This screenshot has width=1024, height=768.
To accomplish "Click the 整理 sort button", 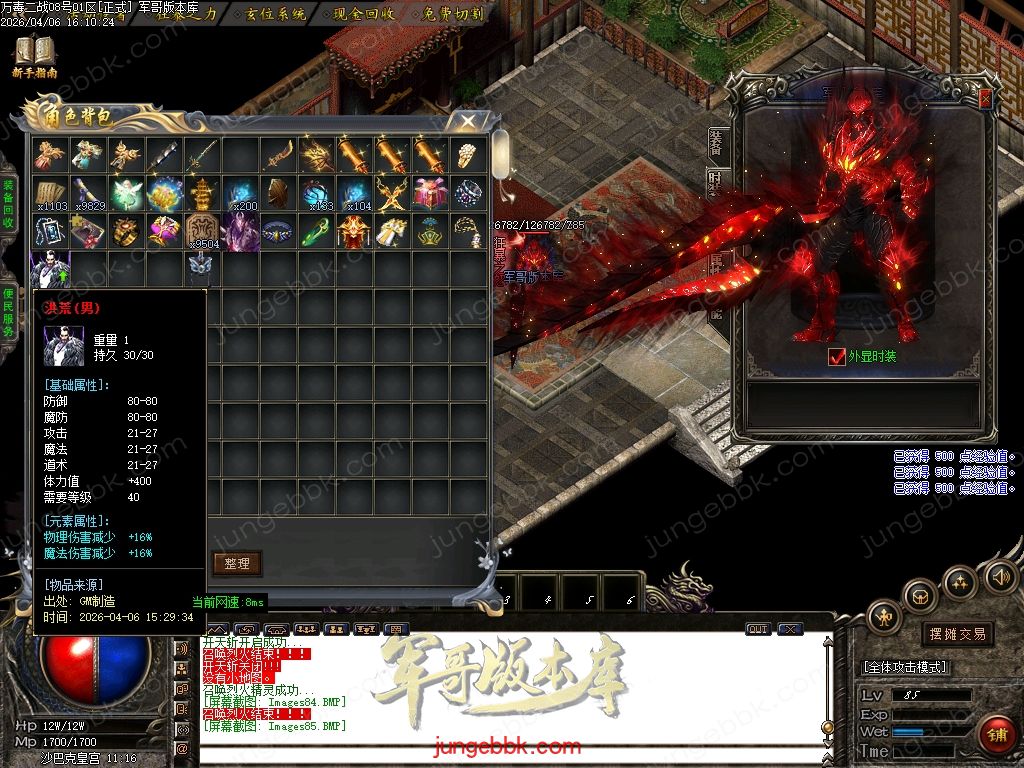I will [237, 563].
